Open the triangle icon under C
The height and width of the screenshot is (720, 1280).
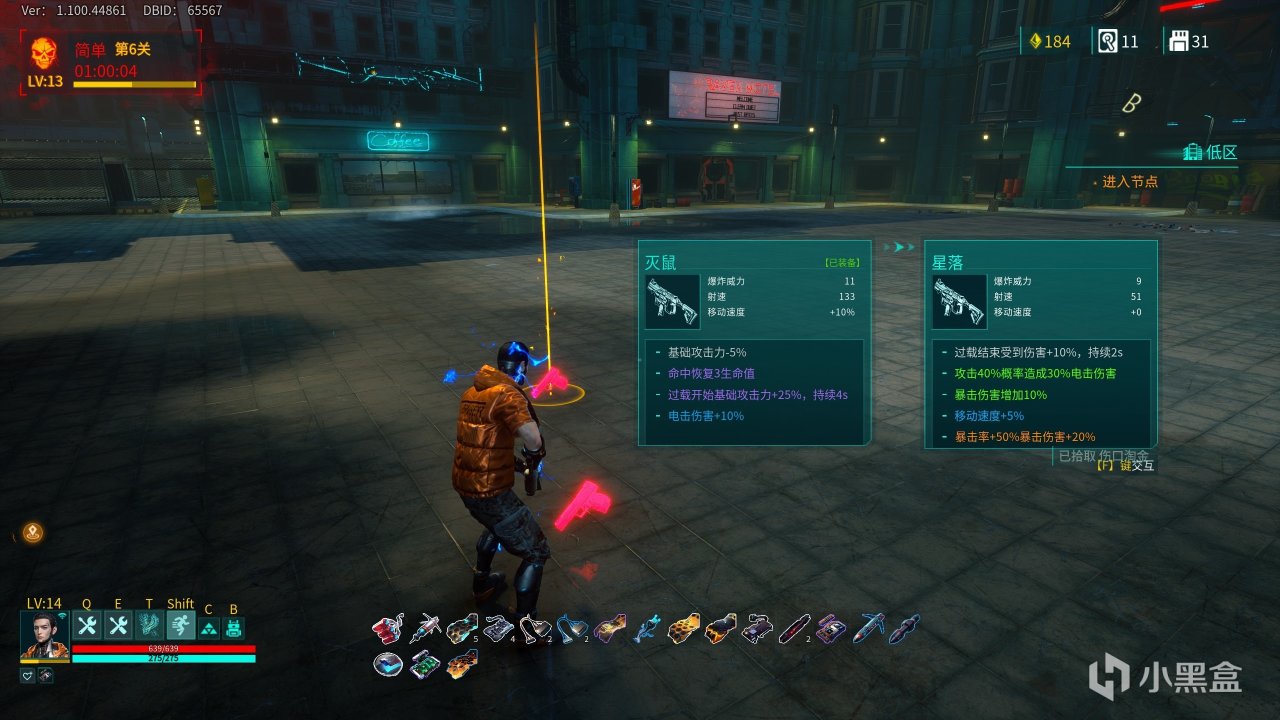click(208, 628)
